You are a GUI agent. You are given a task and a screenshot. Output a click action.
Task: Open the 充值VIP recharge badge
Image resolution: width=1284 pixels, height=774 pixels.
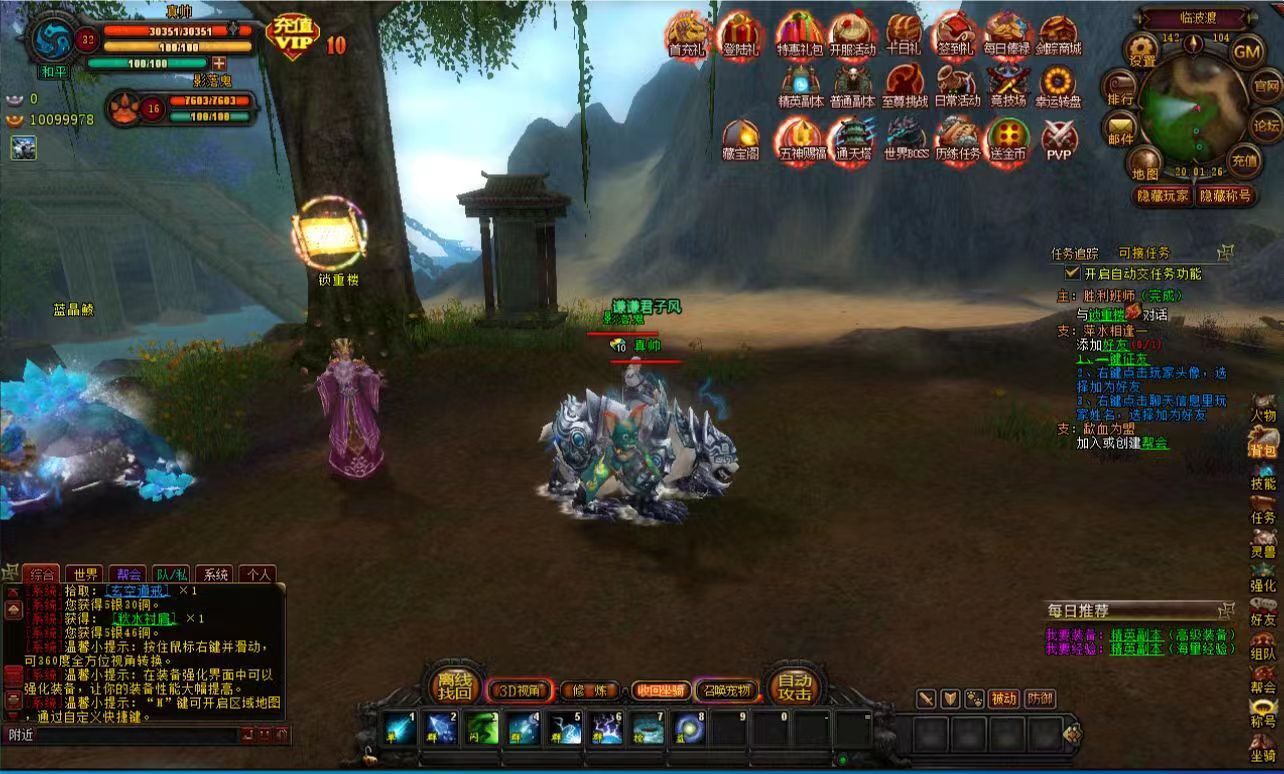(292, 38)
